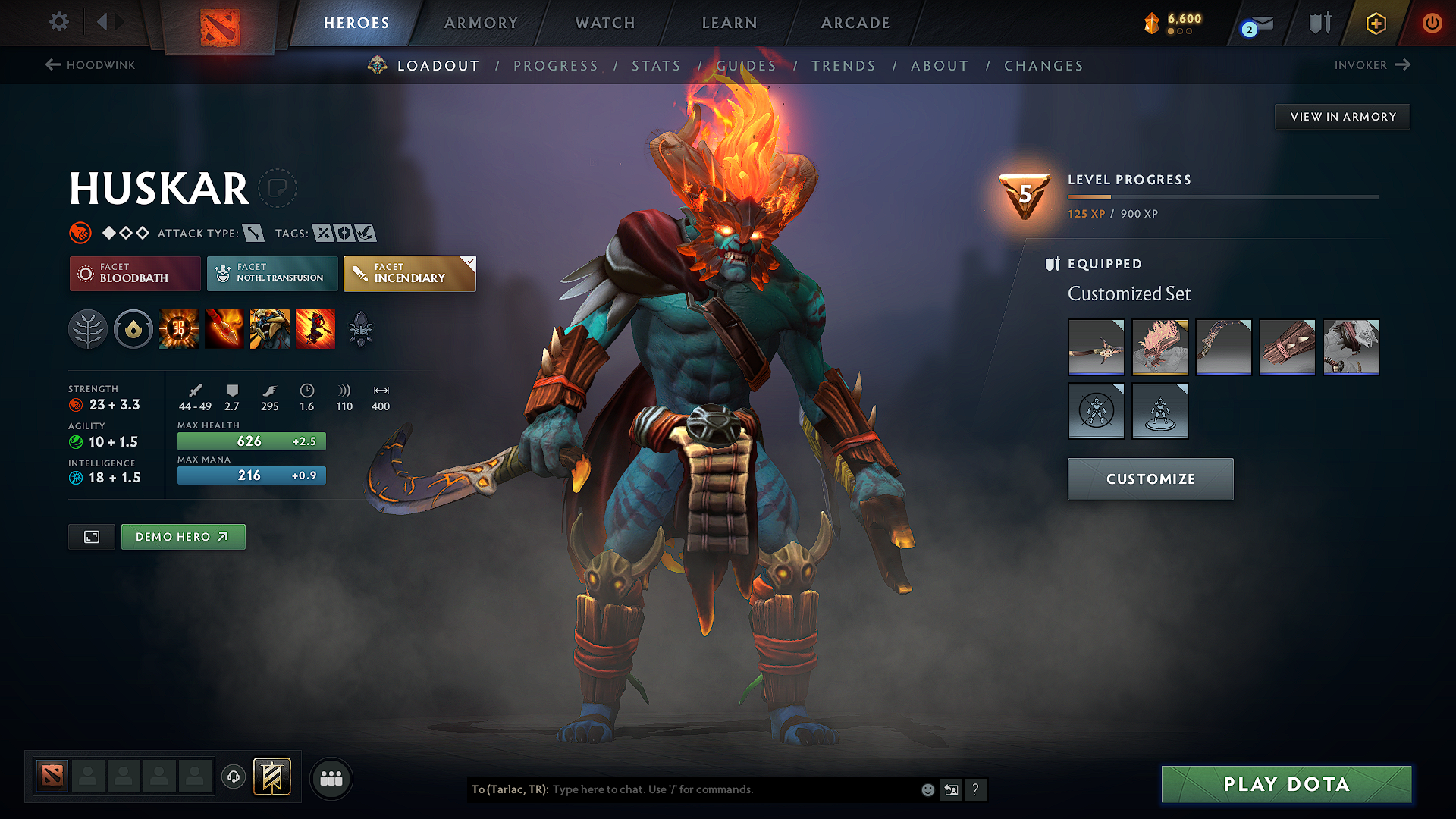Choose the Nothl Transfusion facet
Image resolution: width=1456 pixels, height=819 pixels.
click(x=272, y=273)
